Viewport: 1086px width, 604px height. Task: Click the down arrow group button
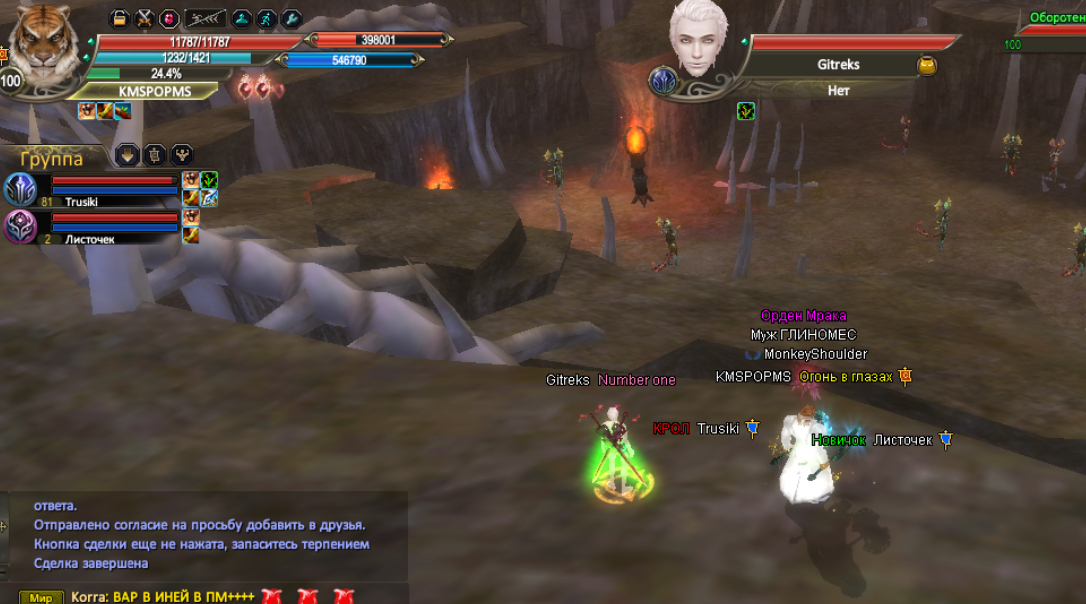tap(128, 155)
